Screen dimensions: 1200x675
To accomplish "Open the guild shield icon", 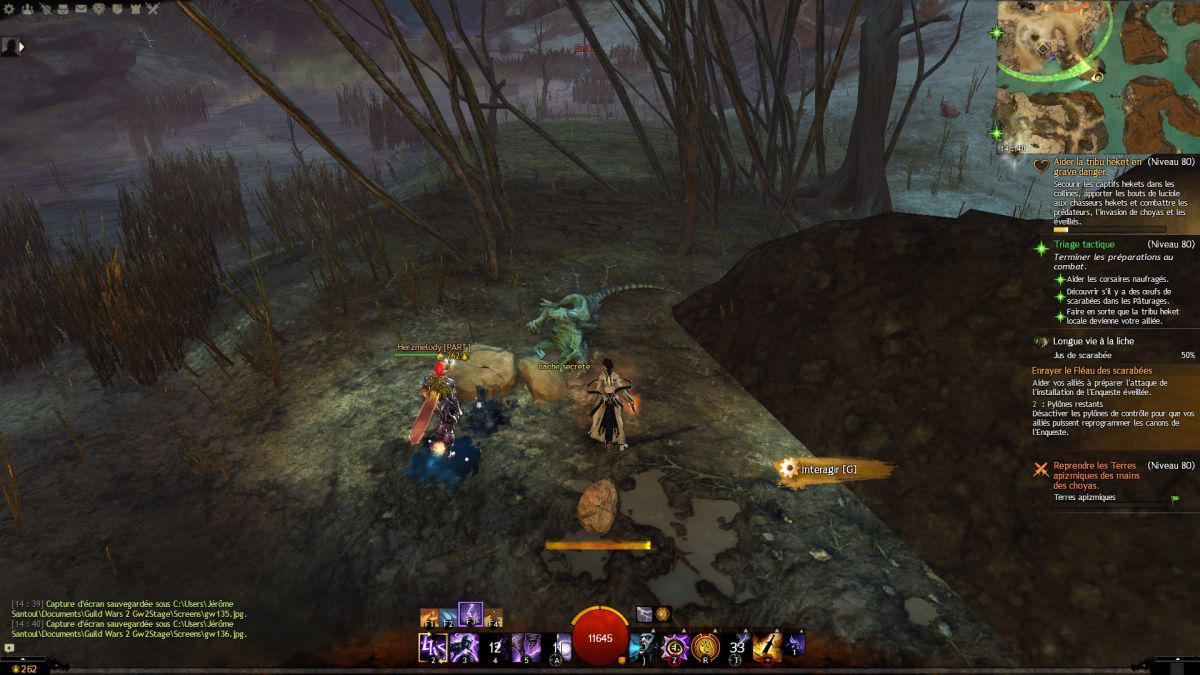I will [117, 8].
